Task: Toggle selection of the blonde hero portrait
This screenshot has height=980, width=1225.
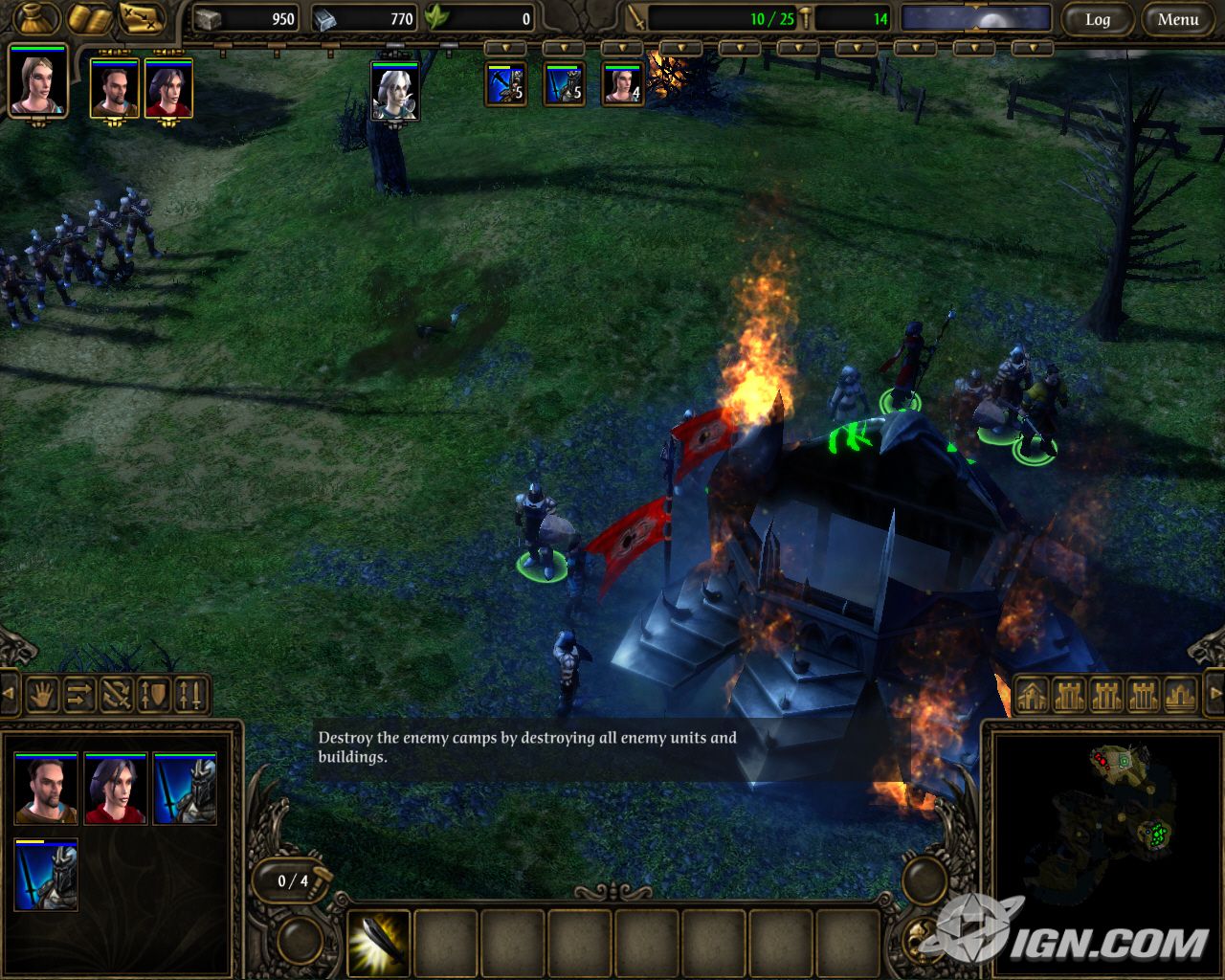Action: tap(36, 88)
